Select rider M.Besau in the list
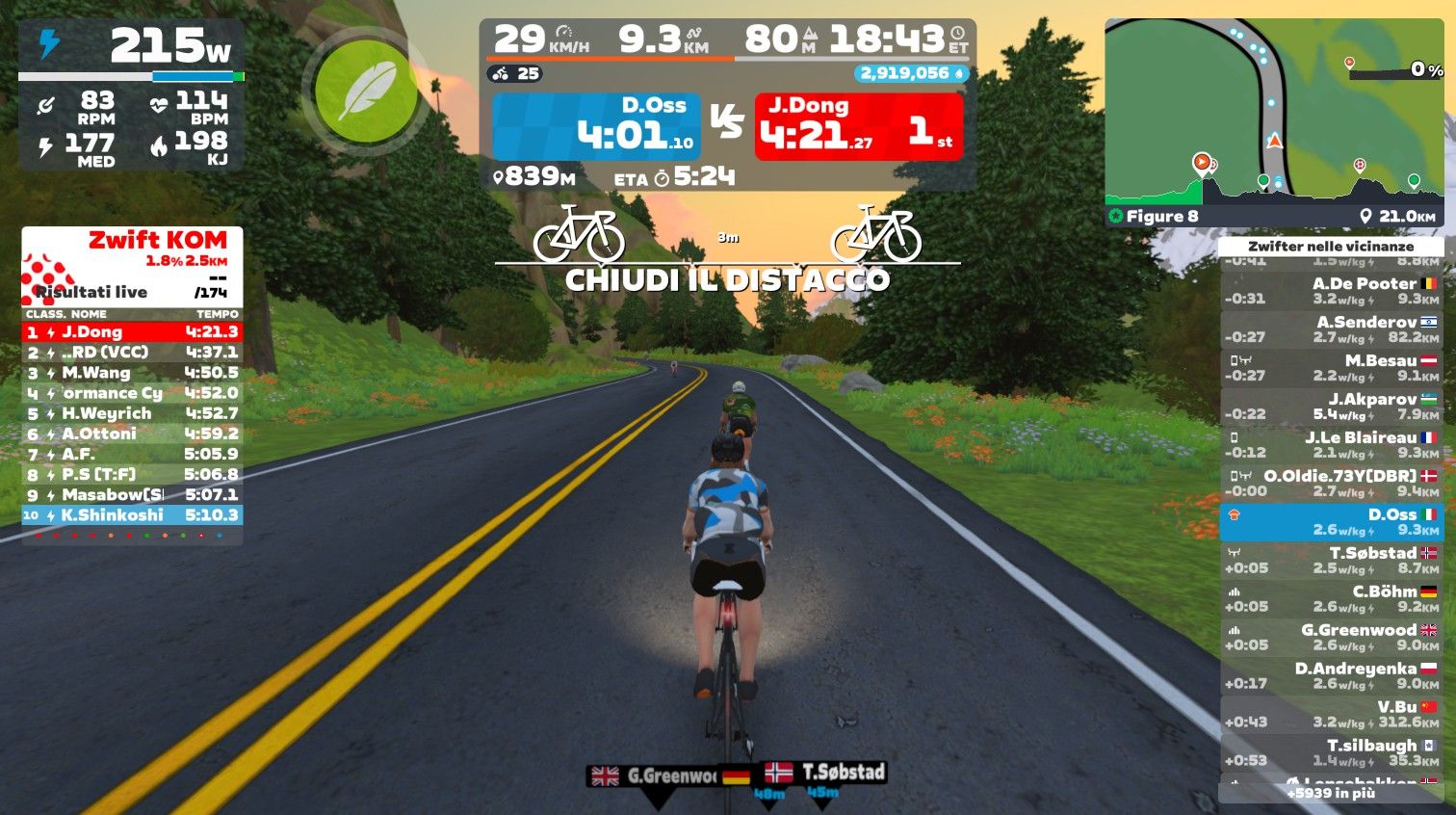 1332,368
